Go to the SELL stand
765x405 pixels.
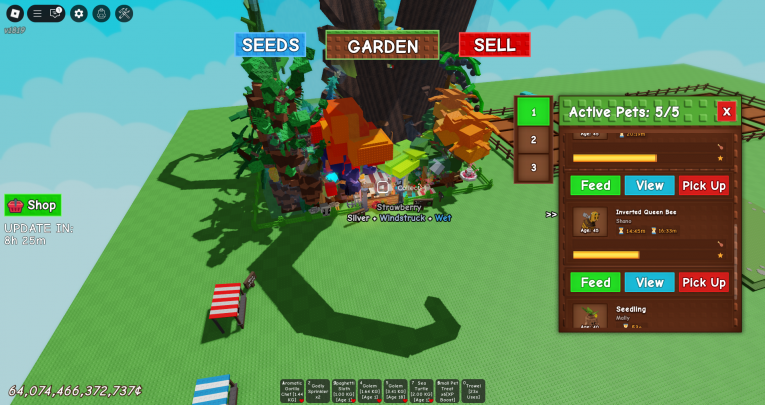click(x=494, y=45)
